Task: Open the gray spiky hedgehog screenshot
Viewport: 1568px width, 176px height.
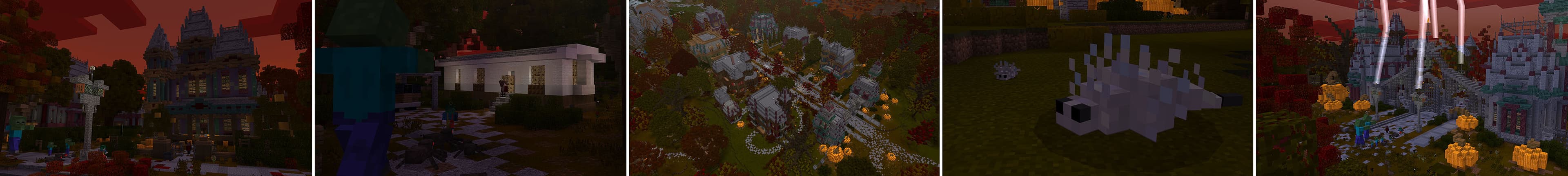Action: (x=1098, y=88)
